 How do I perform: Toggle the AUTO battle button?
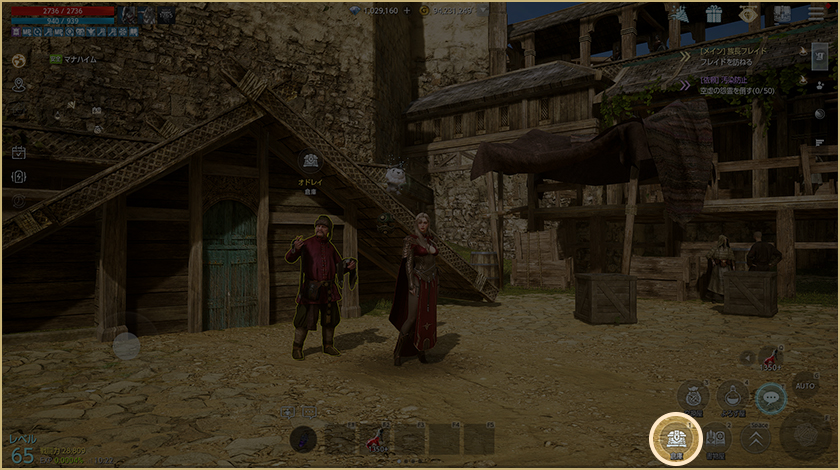pos(804,385)
